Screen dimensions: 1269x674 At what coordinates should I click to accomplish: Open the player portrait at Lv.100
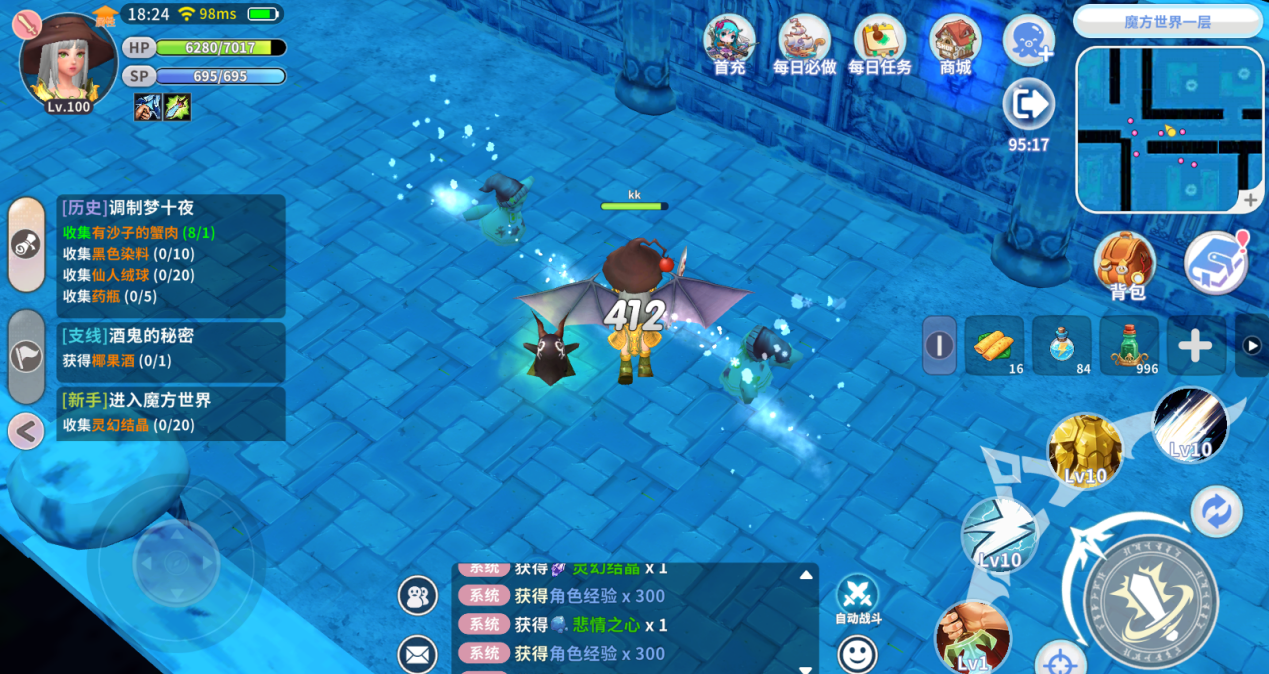pyautogui.click(x=67, y=62)
